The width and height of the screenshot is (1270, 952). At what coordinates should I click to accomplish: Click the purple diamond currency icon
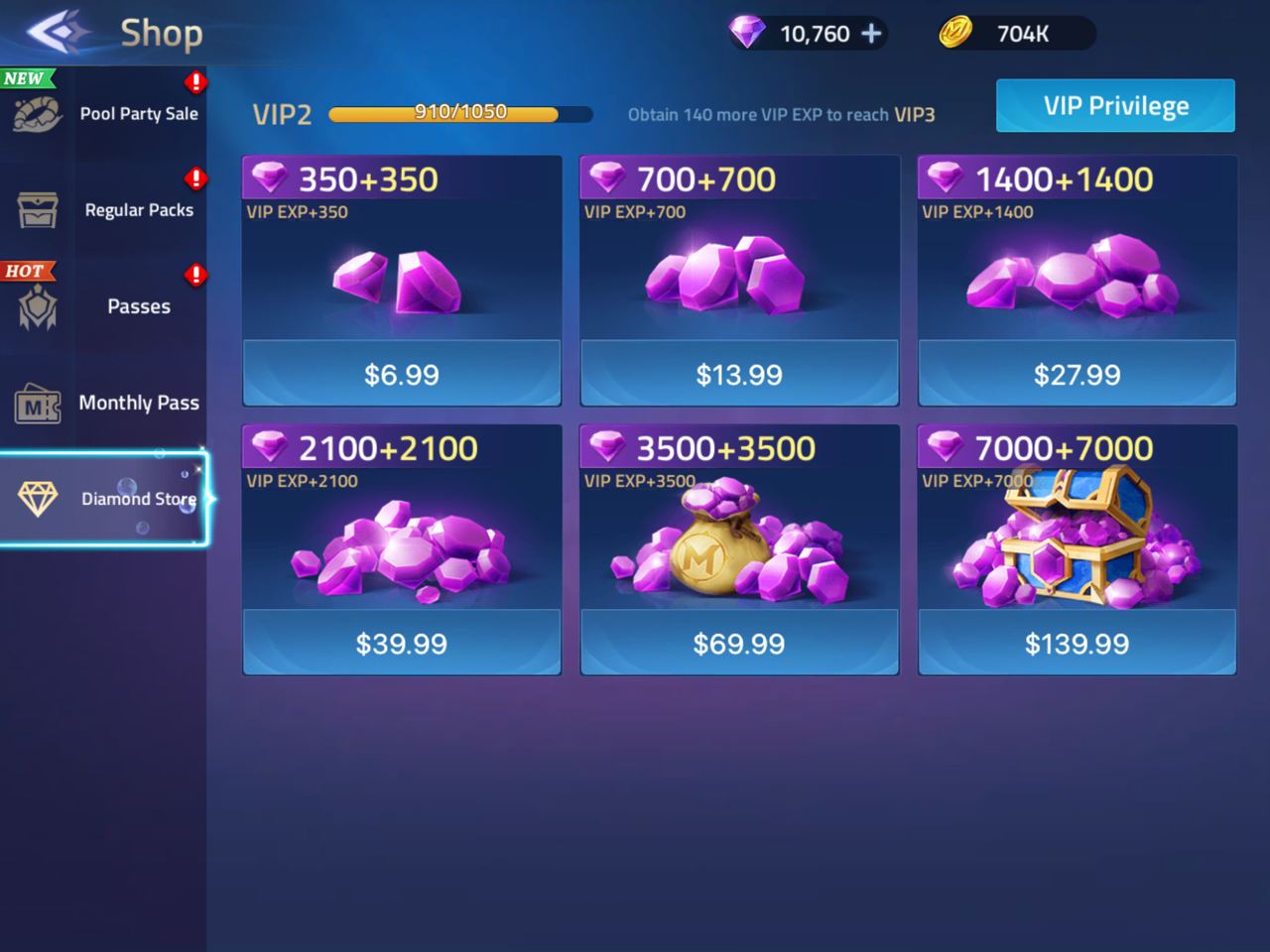point(747,33)
